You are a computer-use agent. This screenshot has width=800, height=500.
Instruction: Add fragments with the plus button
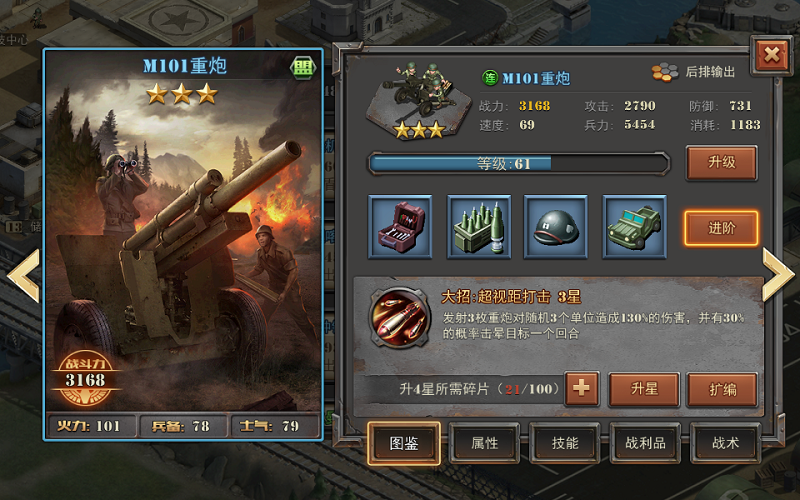(582, 389)
